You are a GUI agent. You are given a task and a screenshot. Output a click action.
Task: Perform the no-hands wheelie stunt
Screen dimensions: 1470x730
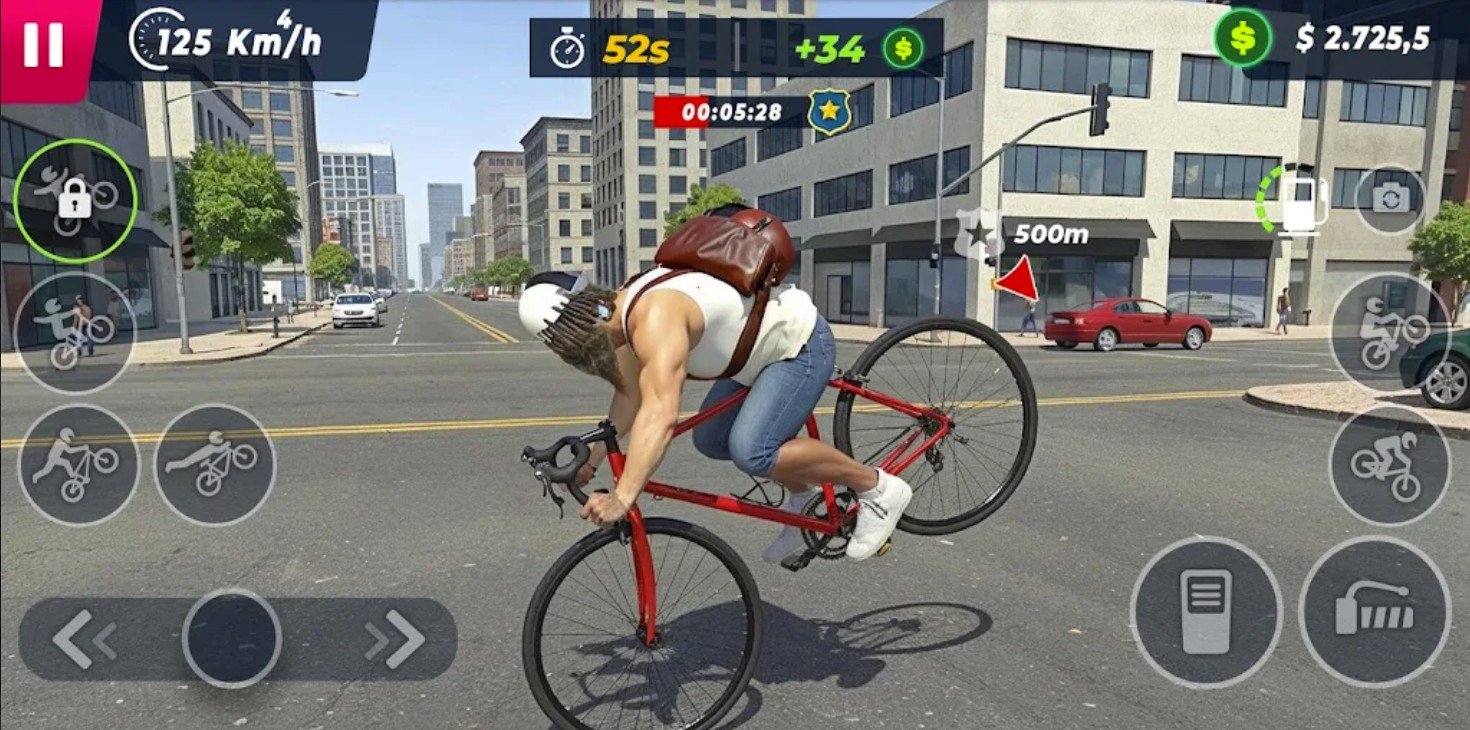(75, 333)
